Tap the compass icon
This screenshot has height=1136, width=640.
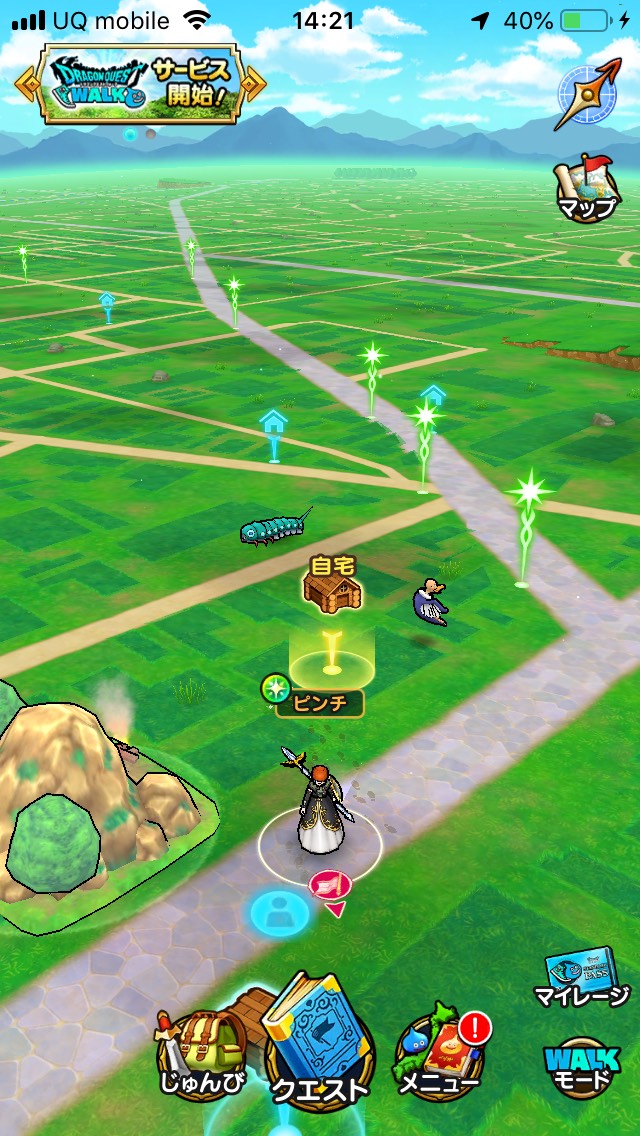[x=588, y=92]
